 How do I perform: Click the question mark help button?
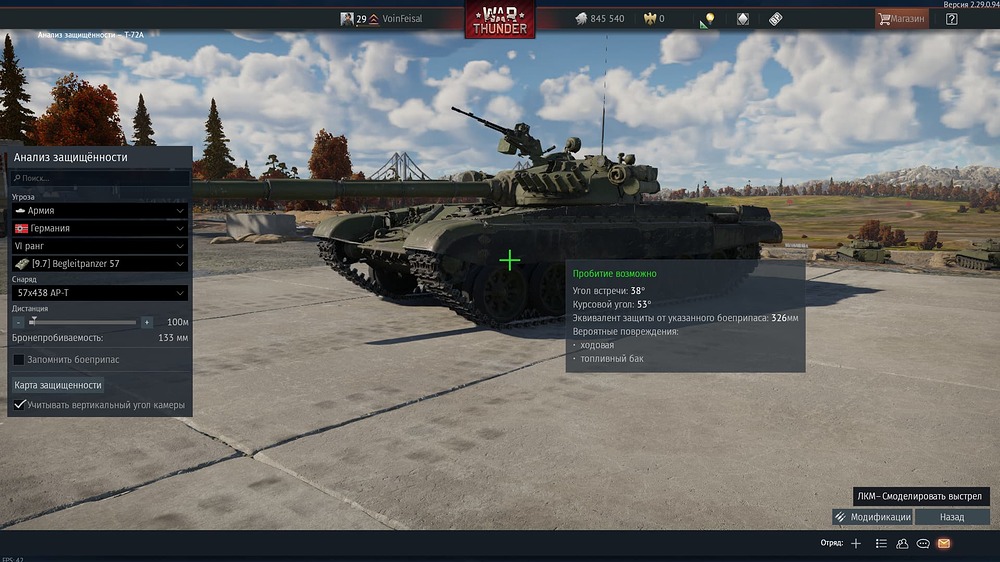(951, 19)
